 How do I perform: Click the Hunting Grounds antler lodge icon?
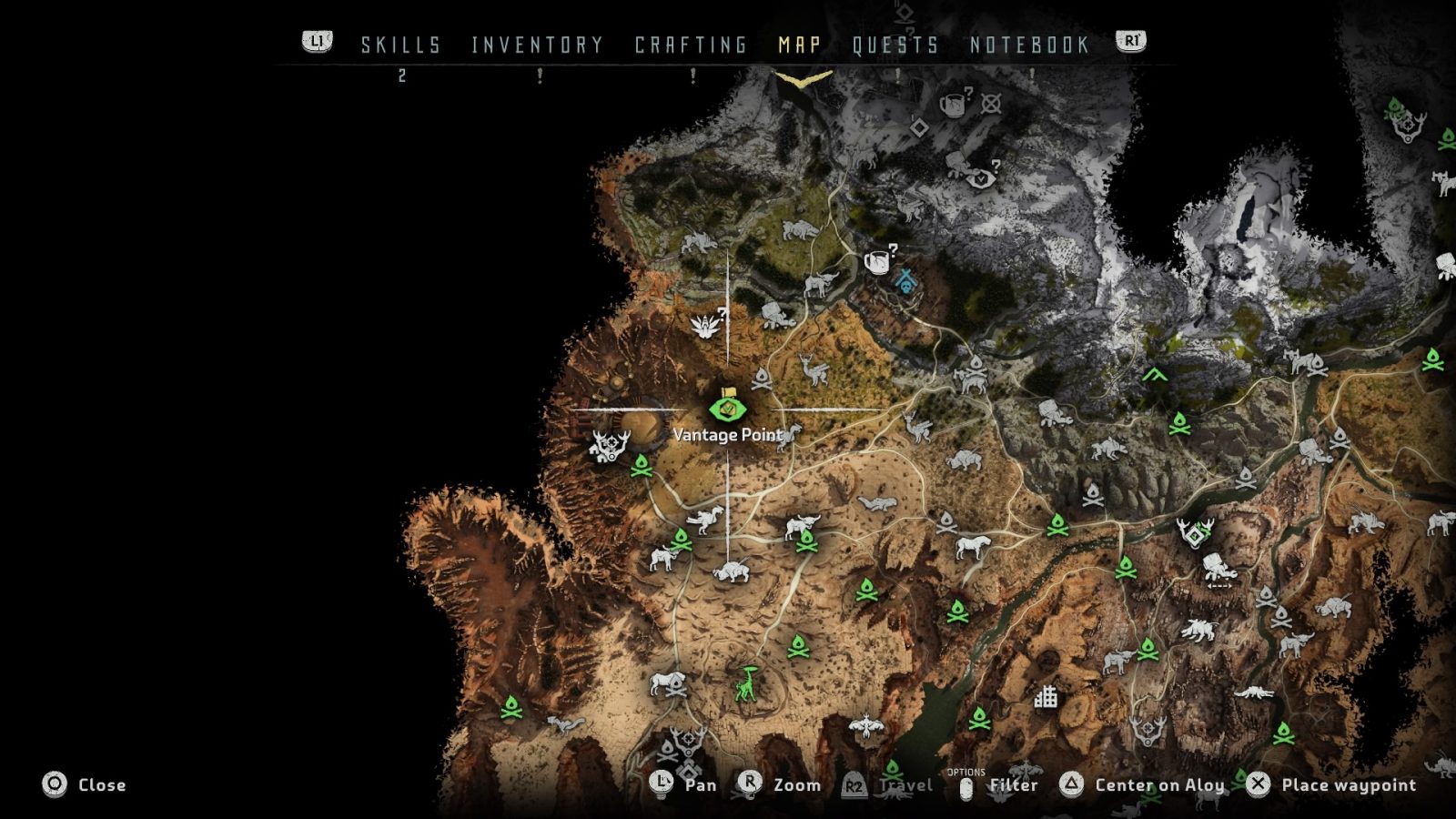click(x=608, y=446)
